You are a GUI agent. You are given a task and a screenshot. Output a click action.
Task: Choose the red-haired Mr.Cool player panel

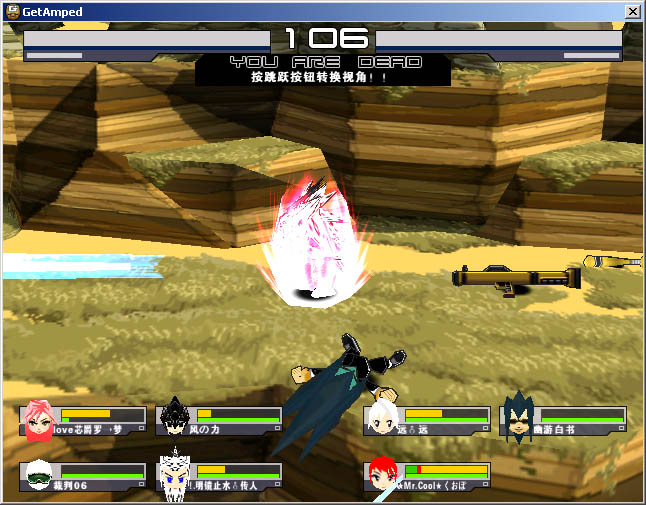point(427,476)
